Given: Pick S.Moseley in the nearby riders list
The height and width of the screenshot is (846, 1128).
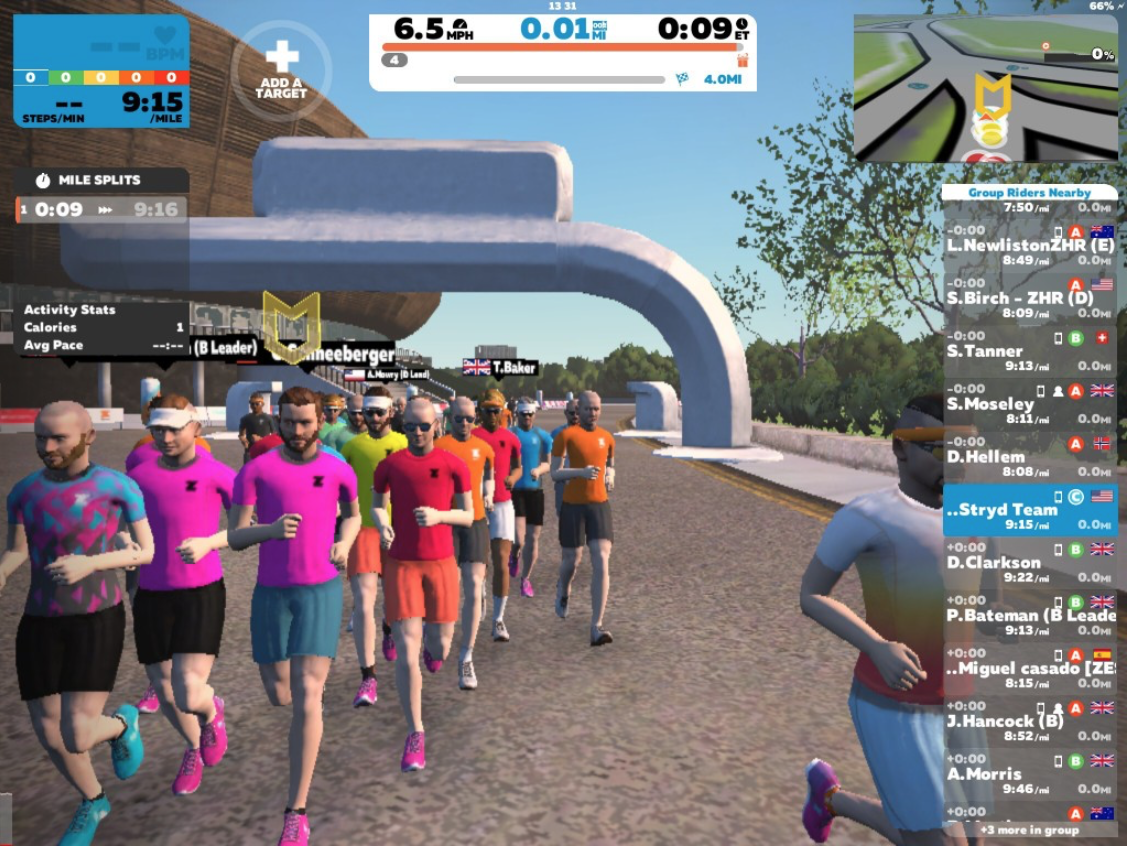Looking at the screenshot, I should (x=1030, y=404).
